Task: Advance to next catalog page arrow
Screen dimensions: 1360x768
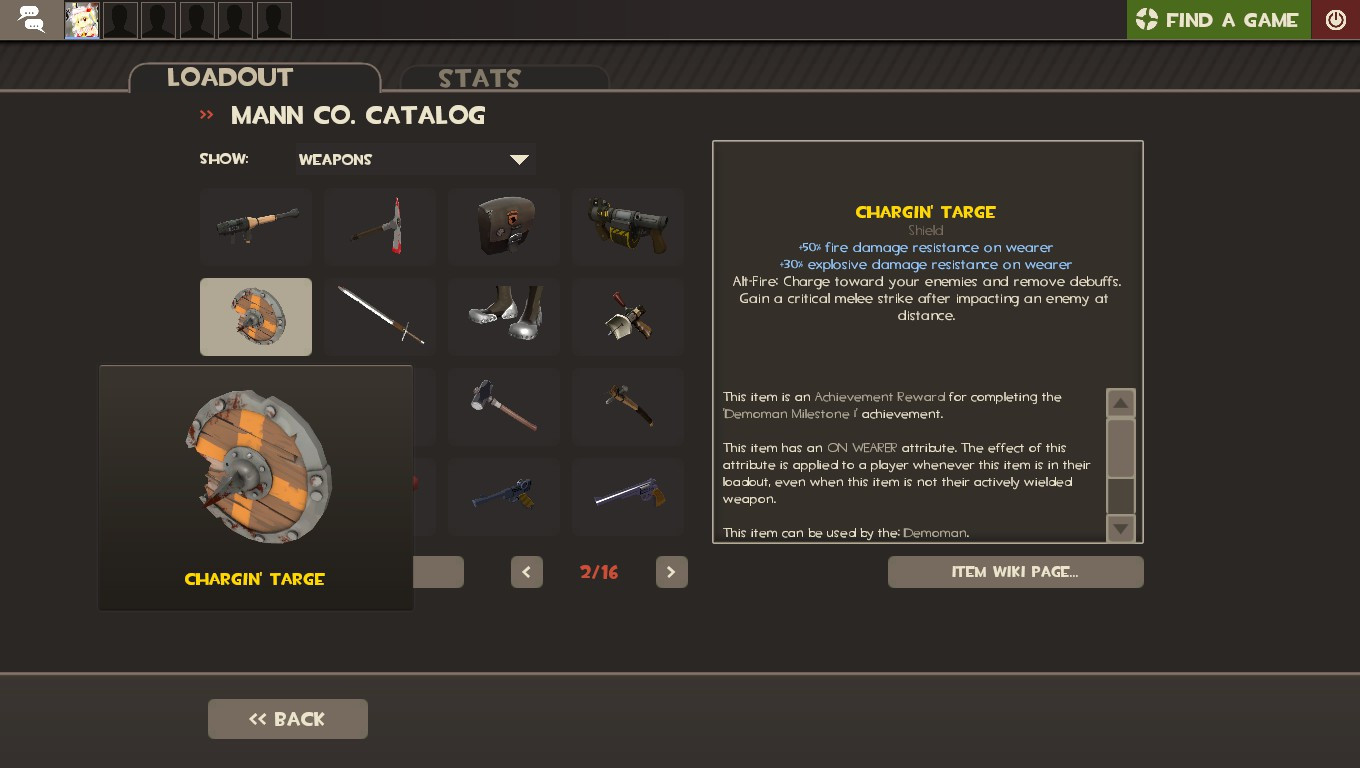Action: pos(671,572)
